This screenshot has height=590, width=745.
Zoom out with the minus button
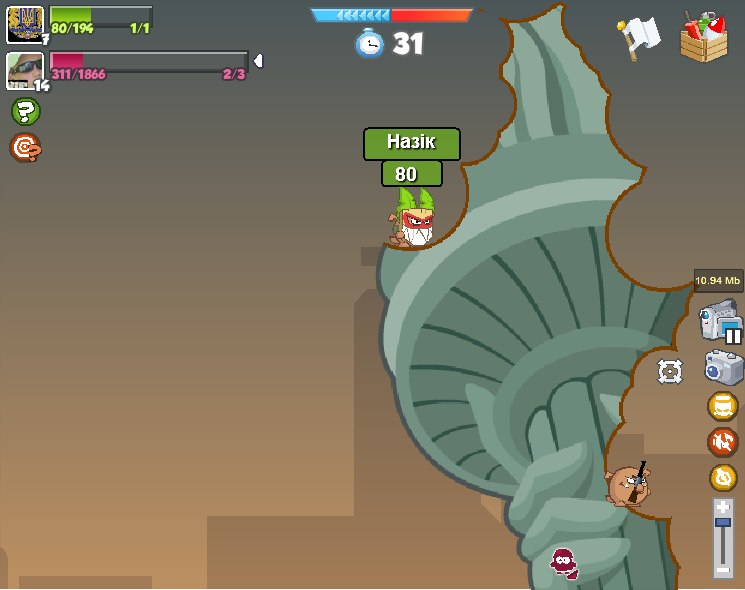tap(723, 569)
